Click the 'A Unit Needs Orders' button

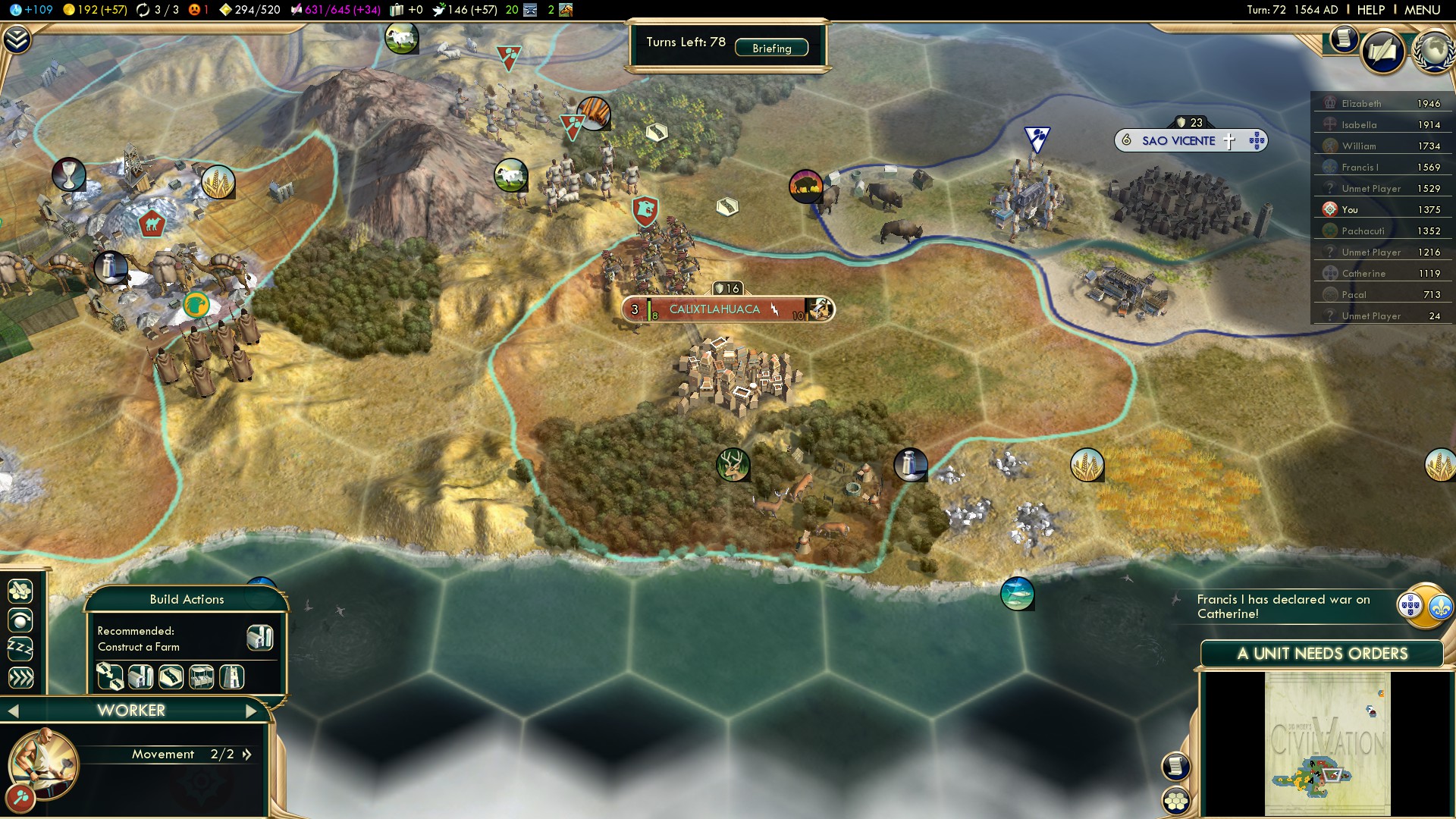[1322, 654]
